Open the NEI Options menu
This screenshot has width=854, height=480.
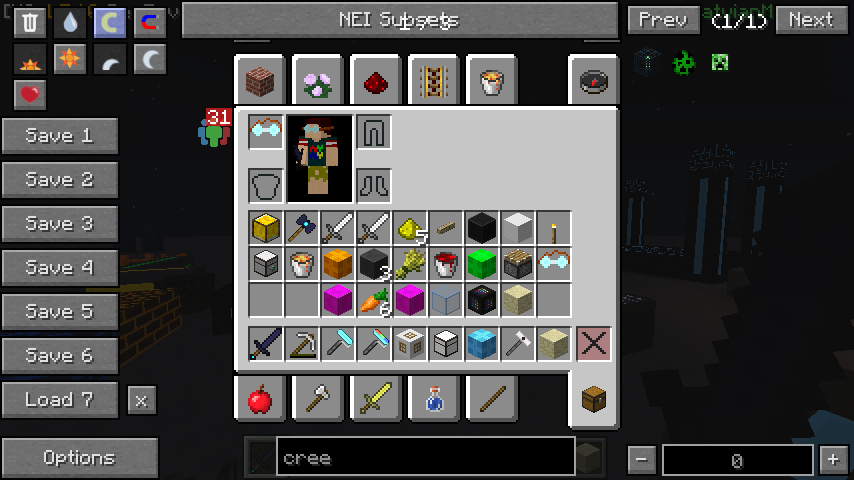click(79, 458)
